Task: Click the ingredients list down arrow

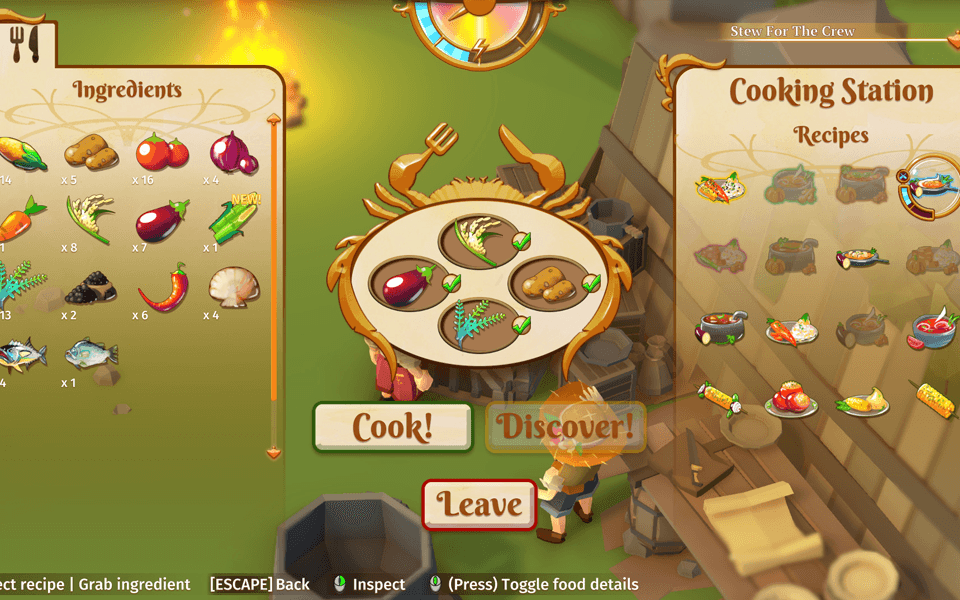Action: pyautogui.click(x=274, y=453)
